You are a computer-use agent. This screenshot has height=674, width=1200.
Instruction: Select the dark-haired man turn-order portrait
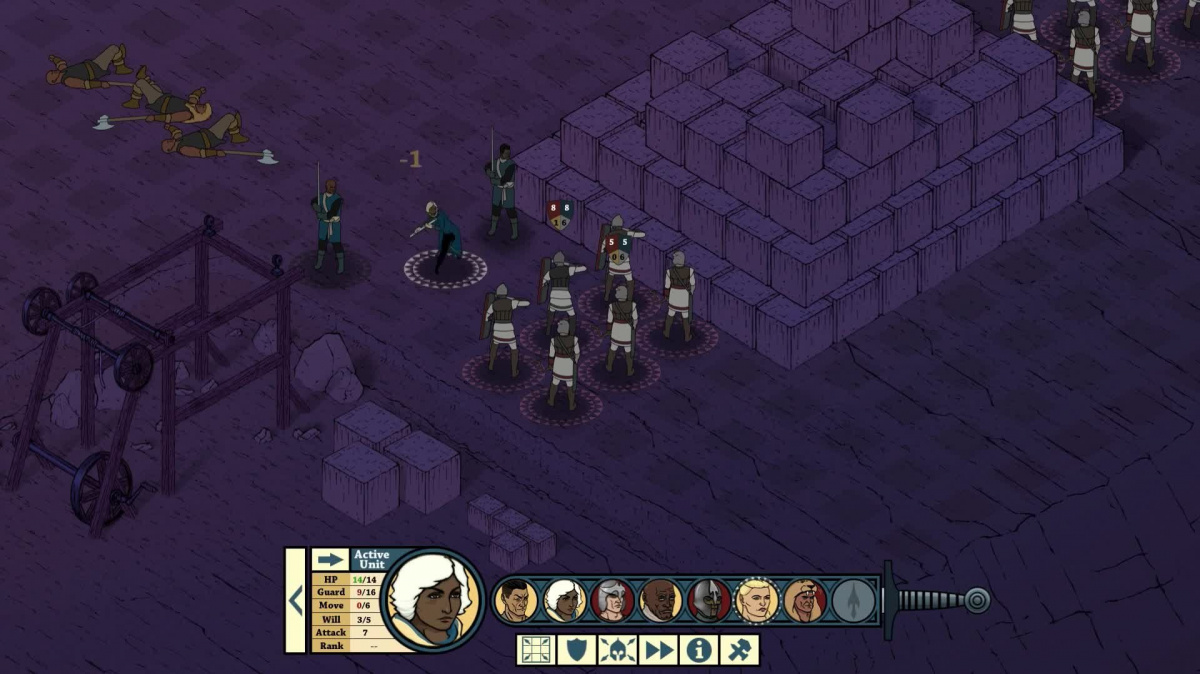pyautogui.click(x=516, y=600)
